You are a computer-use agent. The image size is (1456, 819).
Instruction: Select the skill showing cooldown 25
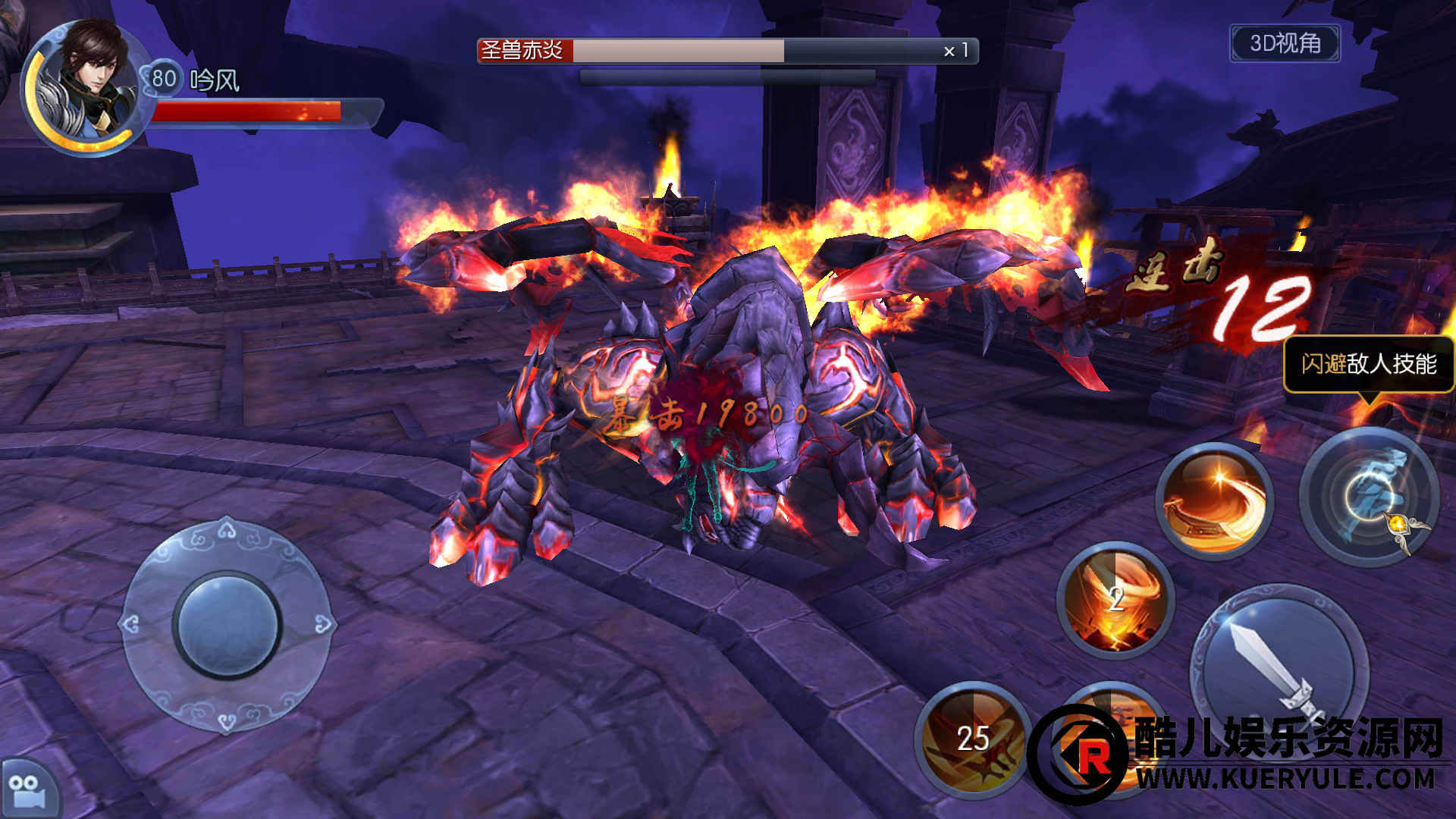[x=973, y=739]
